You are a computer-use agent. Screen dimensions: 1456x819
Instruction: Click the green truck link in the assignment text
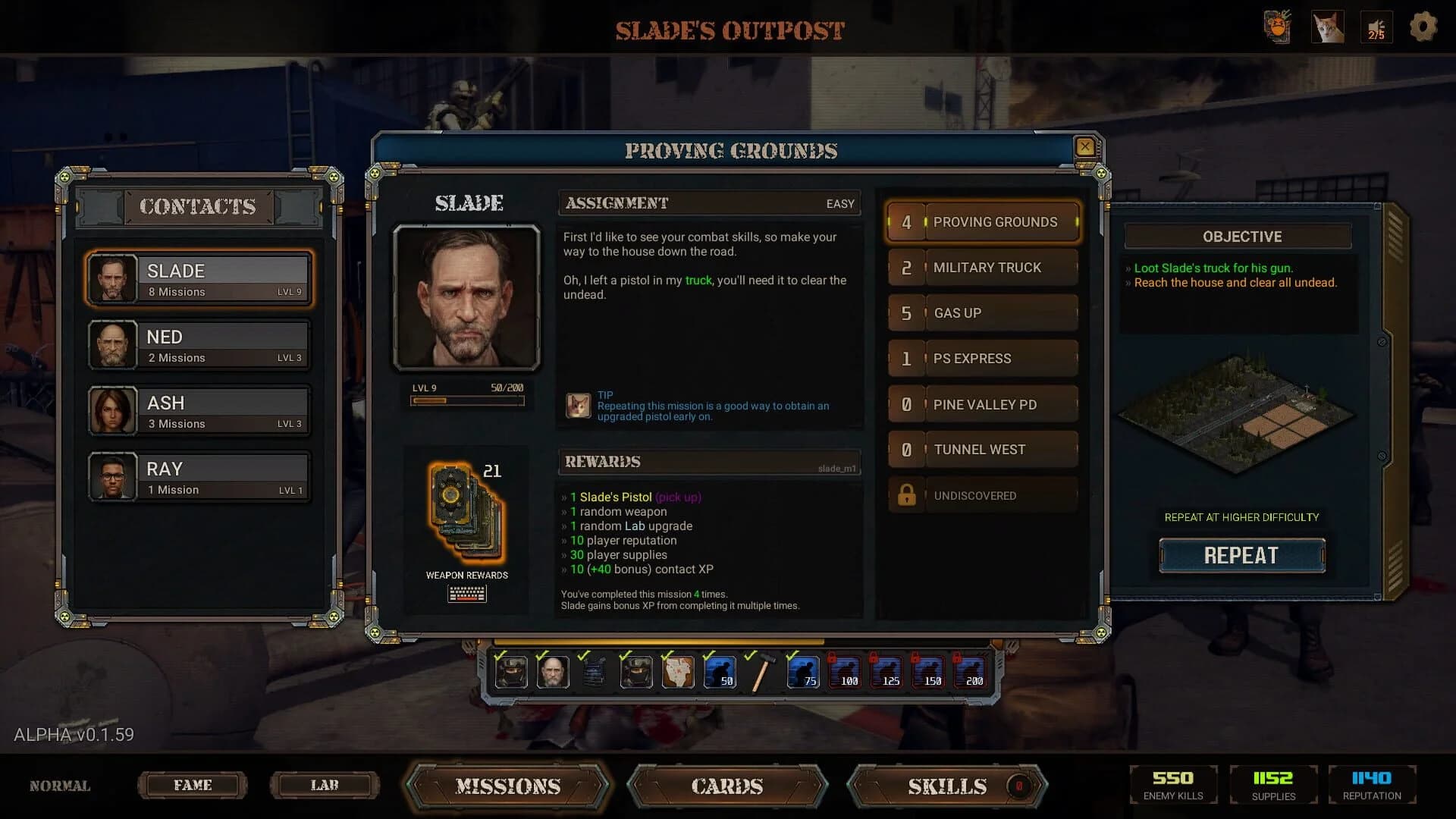pyautogui.click(x=700, y=280)
